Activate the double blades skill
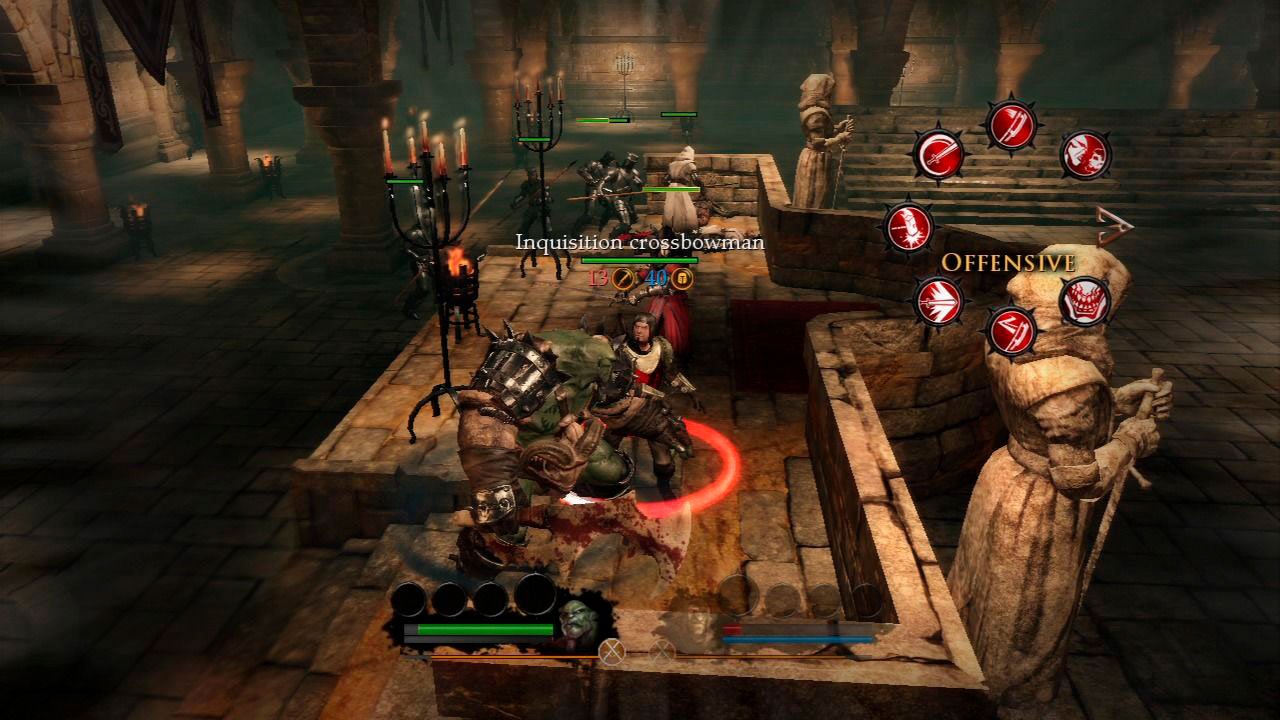The width and height of the screenshot is (1280, 720). click(x=1012, y=331)
